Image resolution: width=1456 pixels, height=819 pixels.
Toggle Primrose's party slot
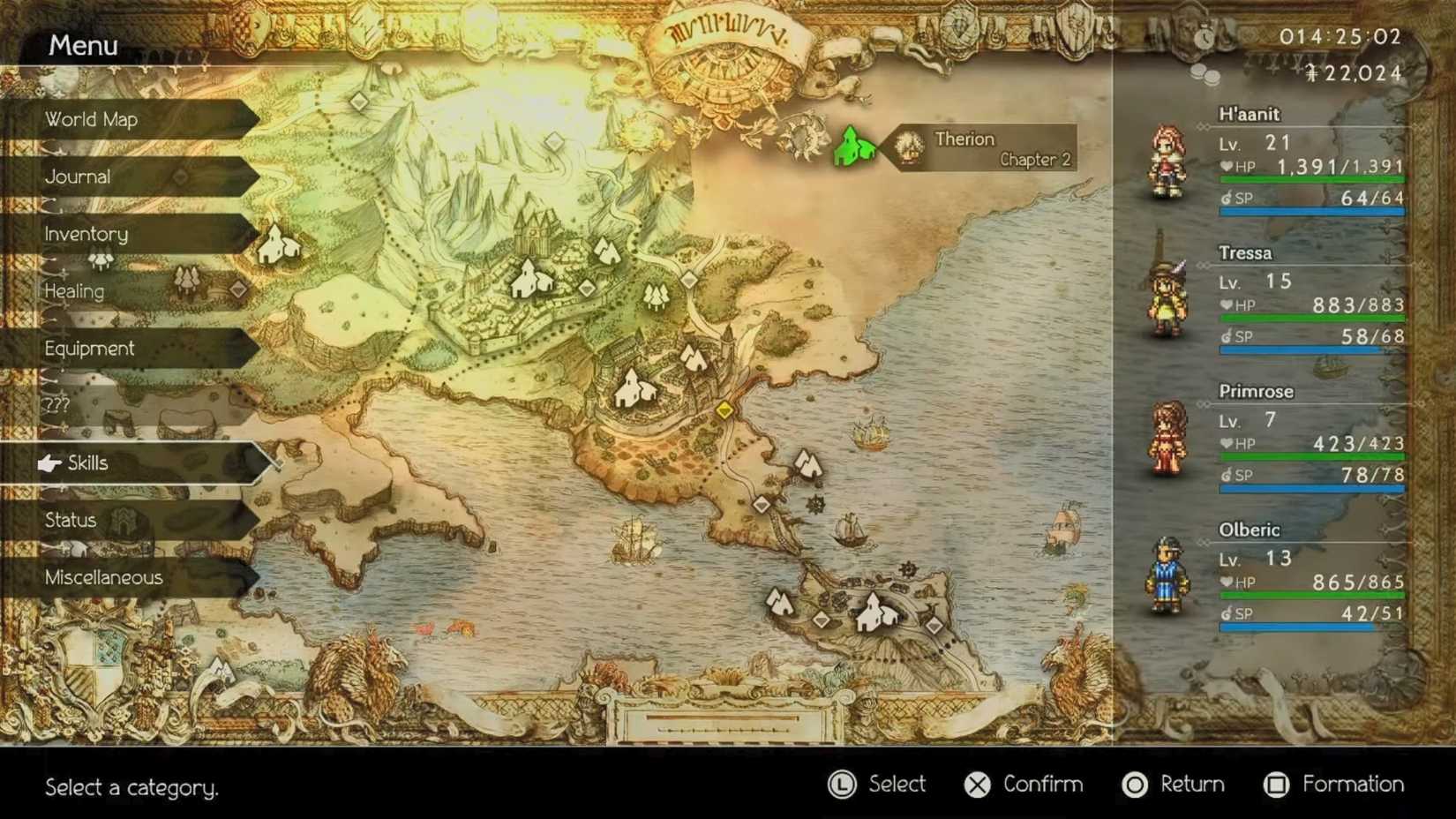coord(1167,439)
